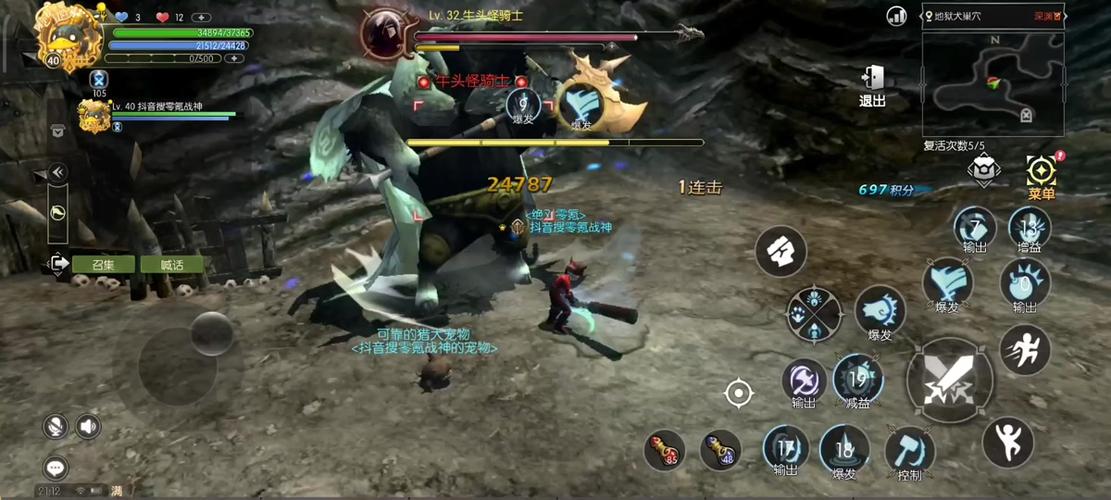The width and height of the screenshot is (1111, 500).
Task: Activate the running figure dash skill
Action: [x=1025, y=349]
